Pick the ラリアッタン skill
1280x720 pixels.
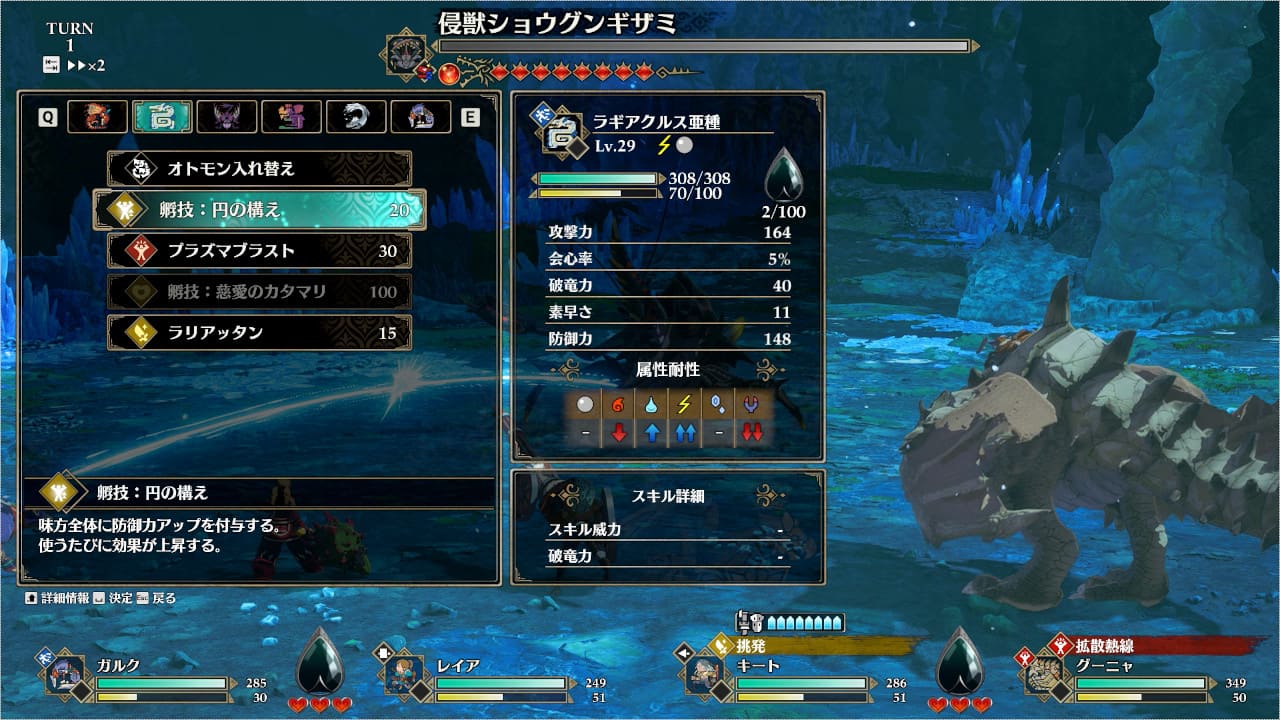[259, 333]
